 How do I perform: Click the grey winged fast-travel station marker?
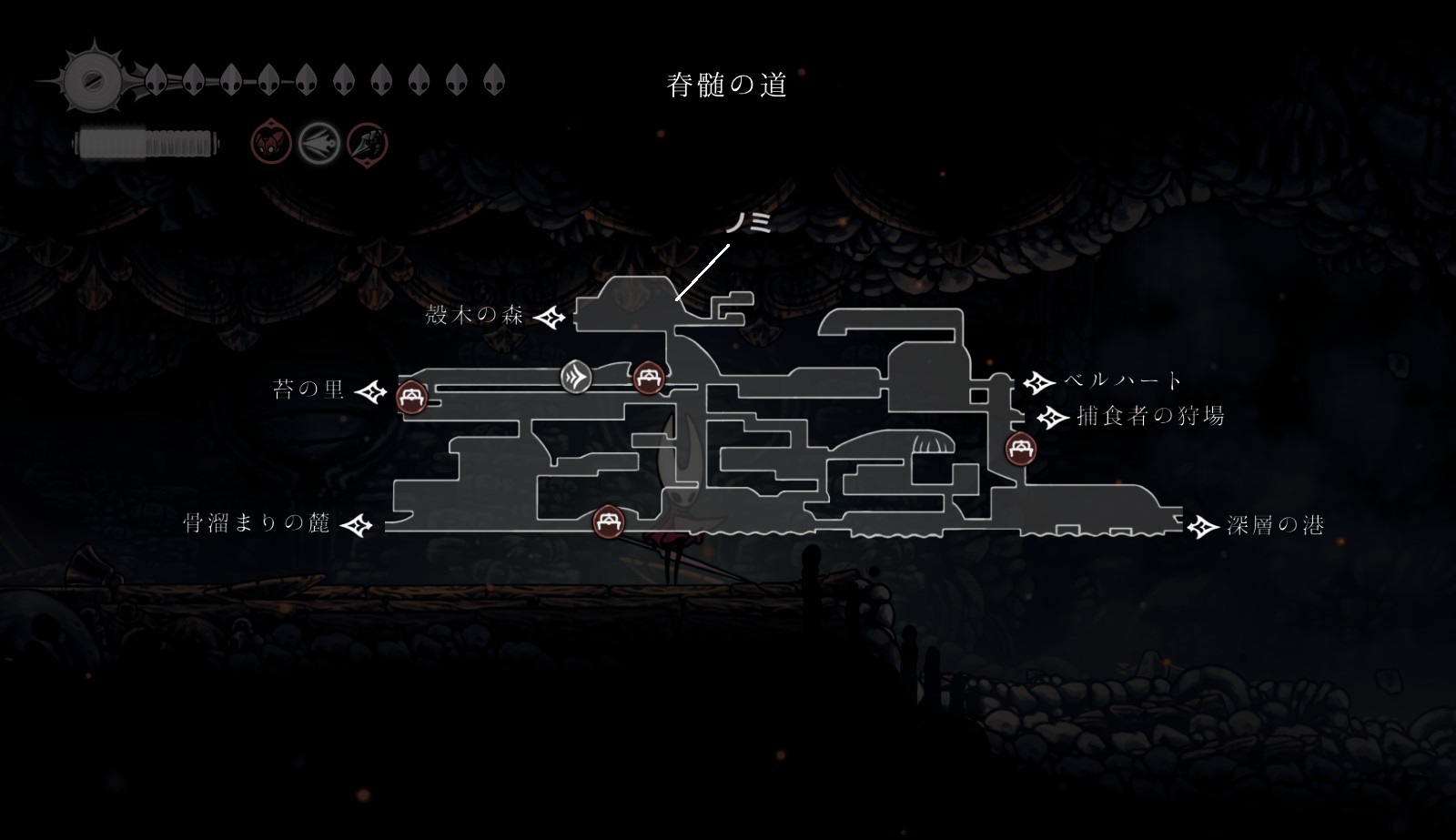click(x=576, y=377)
